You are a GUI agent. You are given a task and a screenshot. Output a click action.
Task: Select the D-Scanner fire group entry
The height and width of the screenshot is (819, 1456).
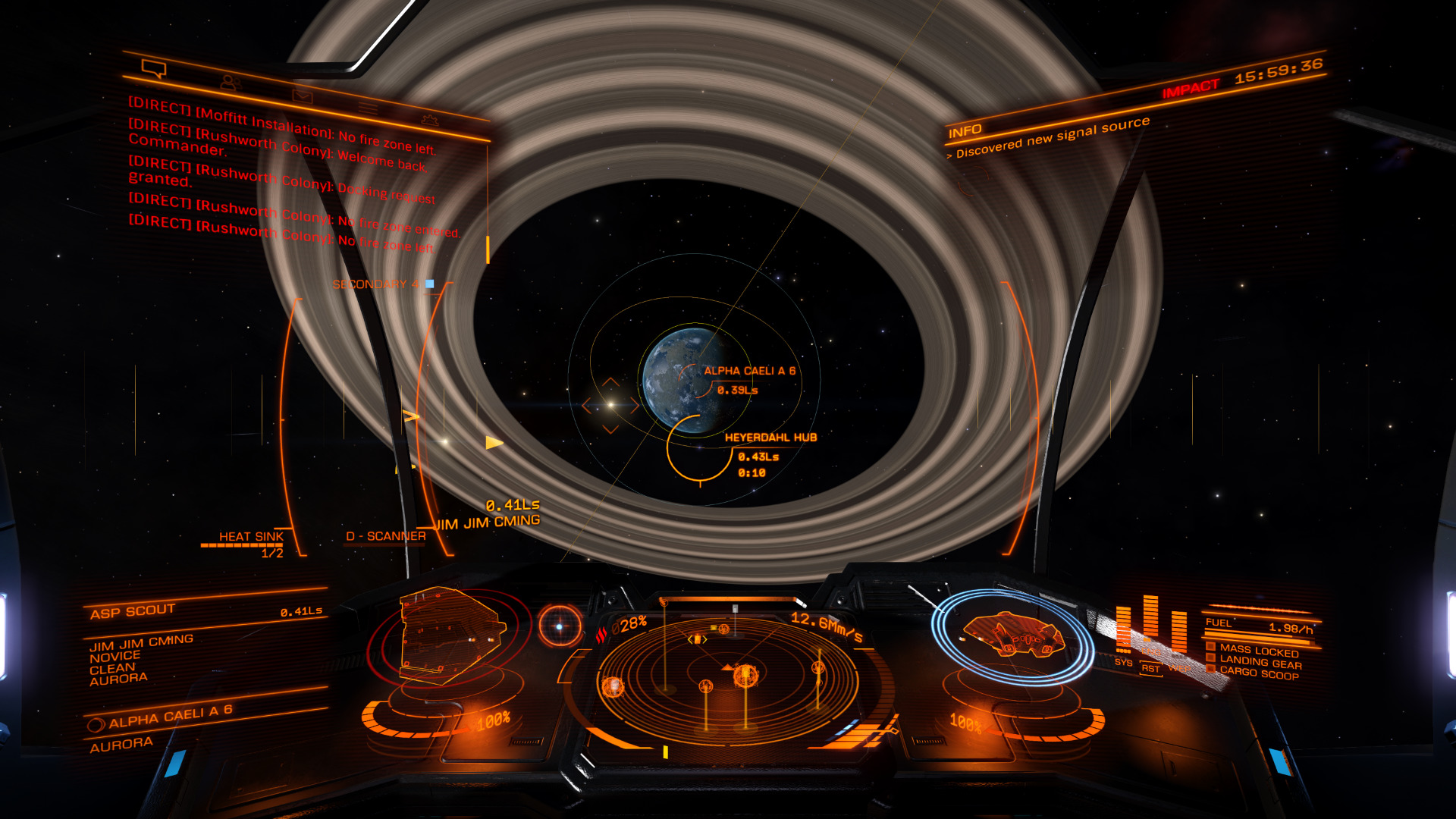pos(385,536)
